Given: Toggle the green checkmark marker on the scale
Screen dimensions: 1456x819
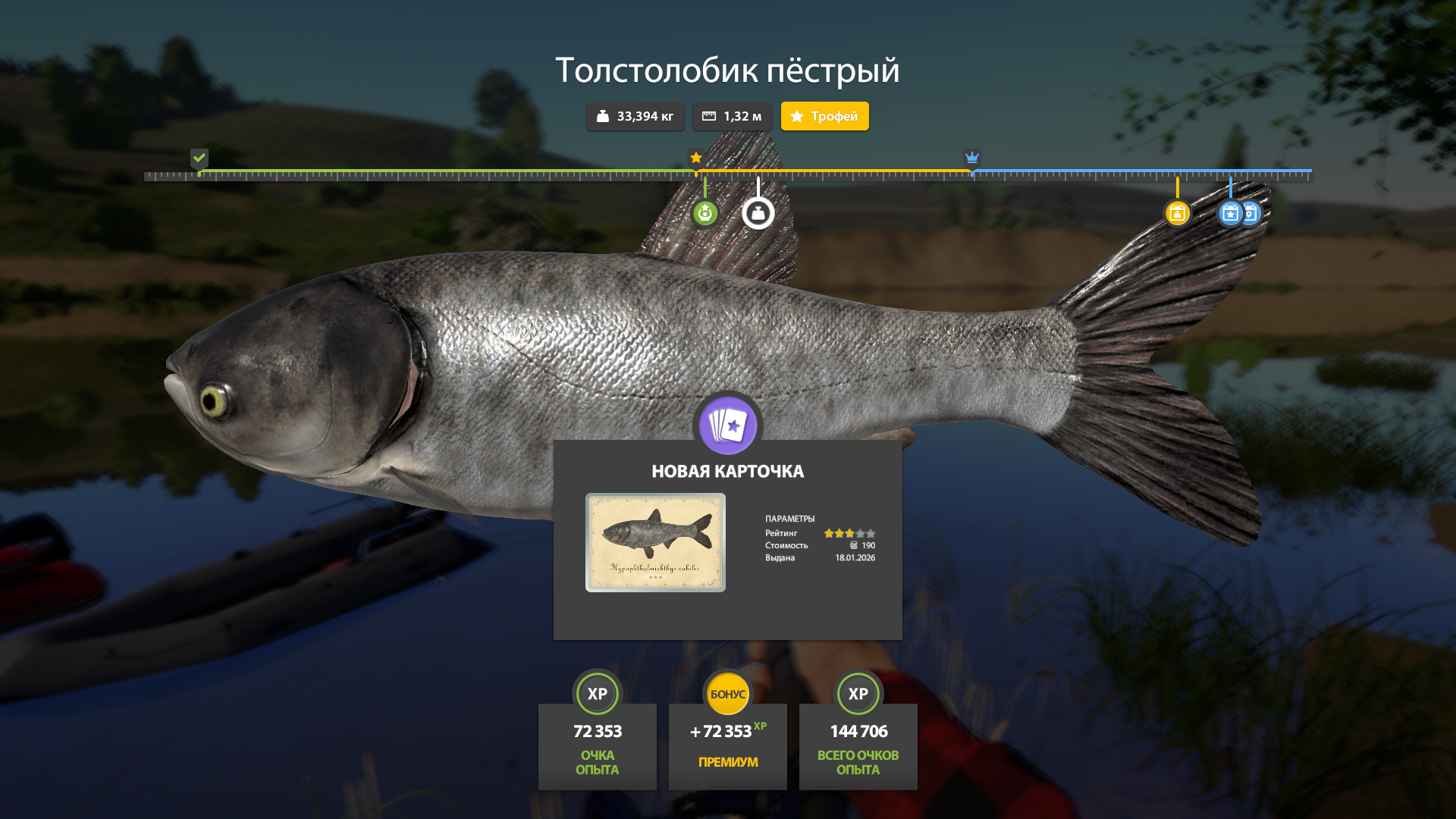Looking at the screenshot, I should pyautogui.click(x=199, y=159).
